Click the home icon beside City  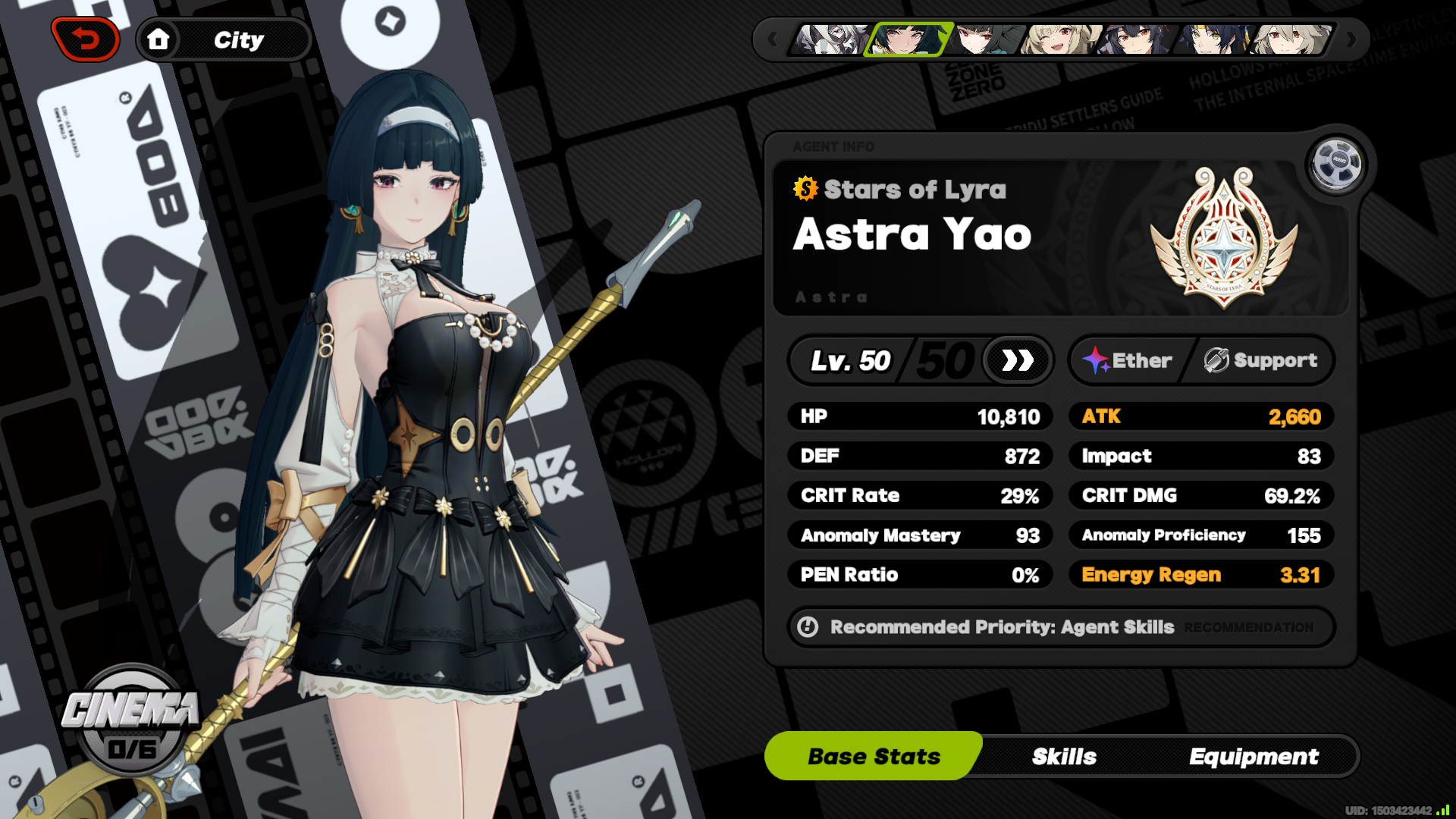point(160,39)
